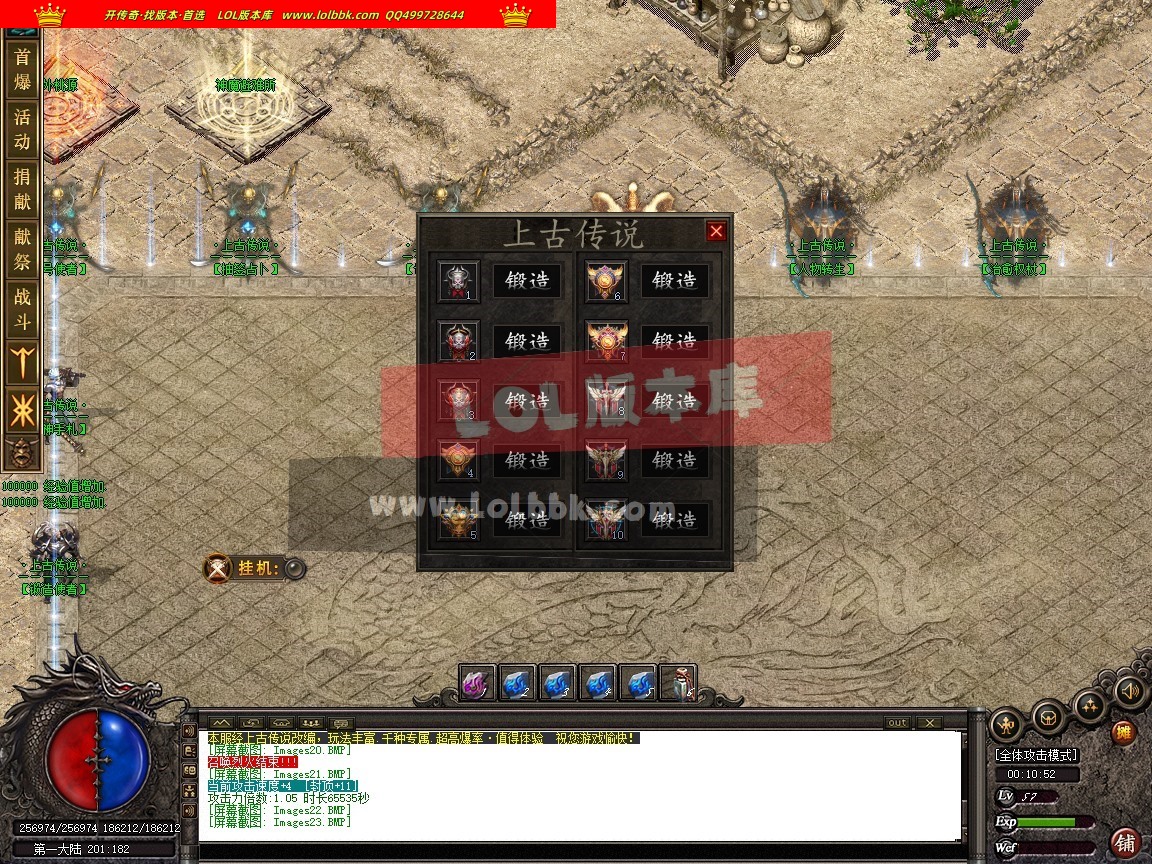Forge item number 9 via its 锻造 button
Screen dimensions: 1152x864
tap(675, 460)
